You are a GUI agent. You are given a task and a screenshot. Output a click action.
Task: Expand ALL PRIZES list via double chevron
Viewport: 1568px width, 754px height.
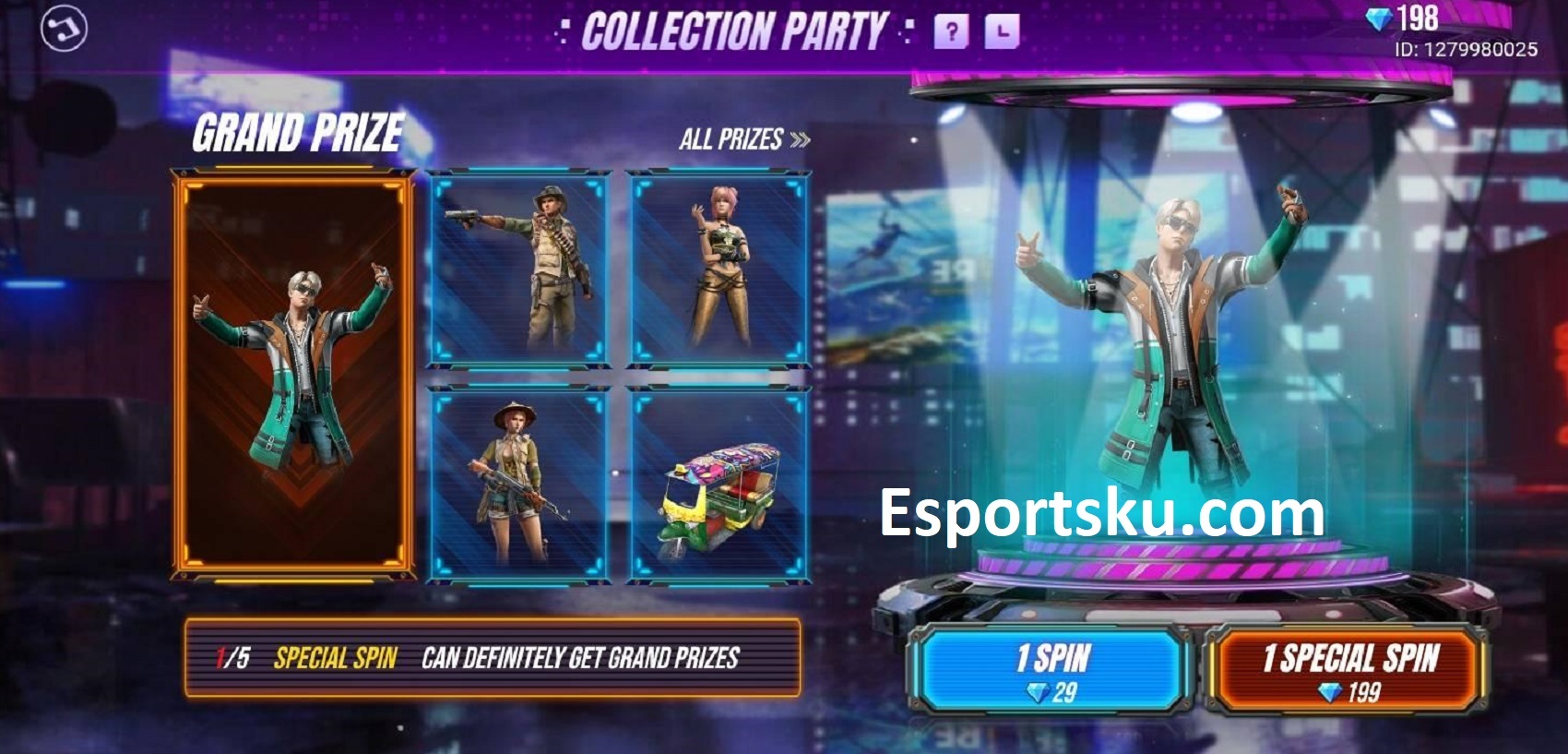tap(802, 138)
